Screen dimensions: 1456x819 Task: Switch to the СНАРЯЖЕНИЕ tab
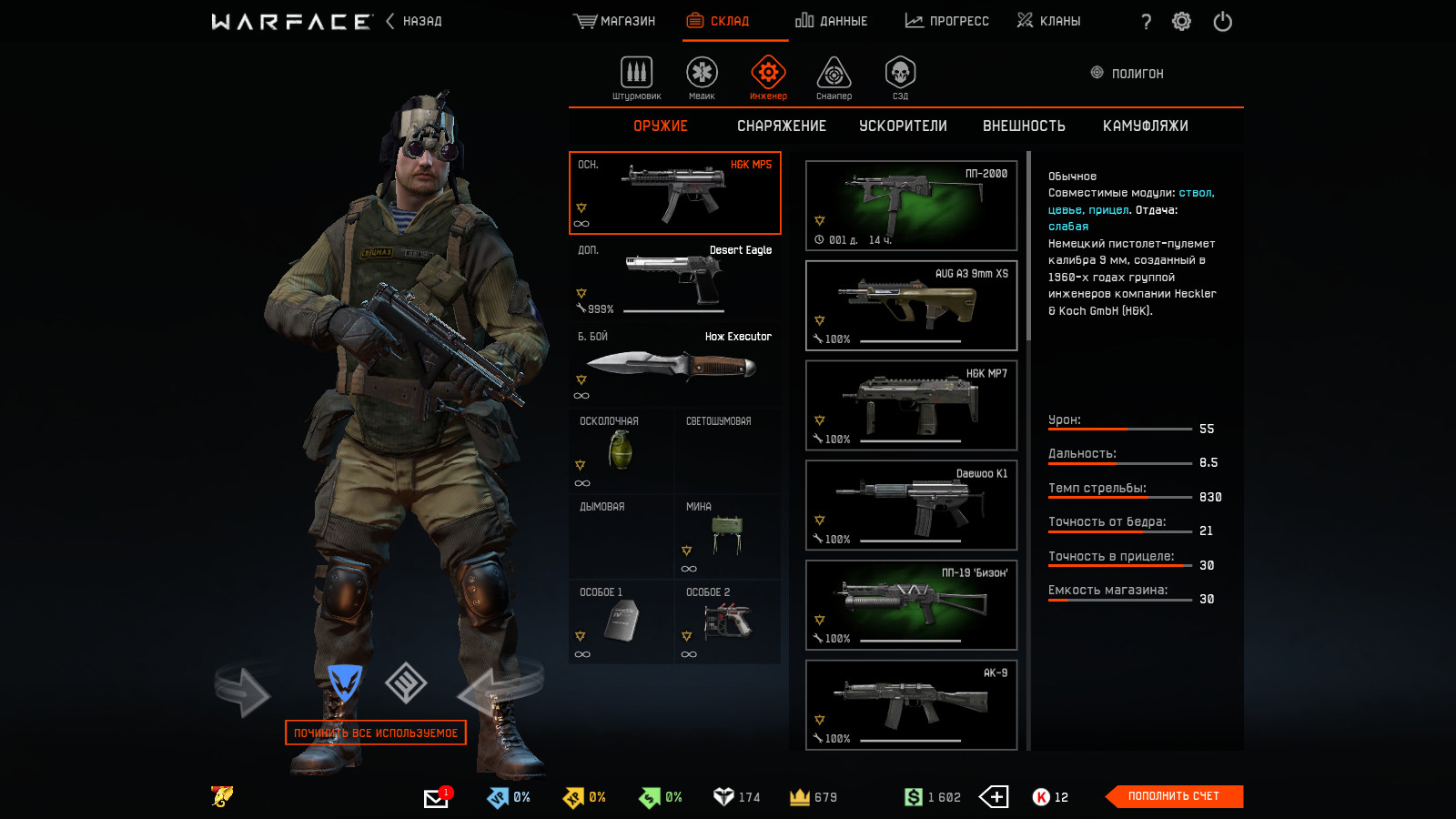tap(782, 126)
